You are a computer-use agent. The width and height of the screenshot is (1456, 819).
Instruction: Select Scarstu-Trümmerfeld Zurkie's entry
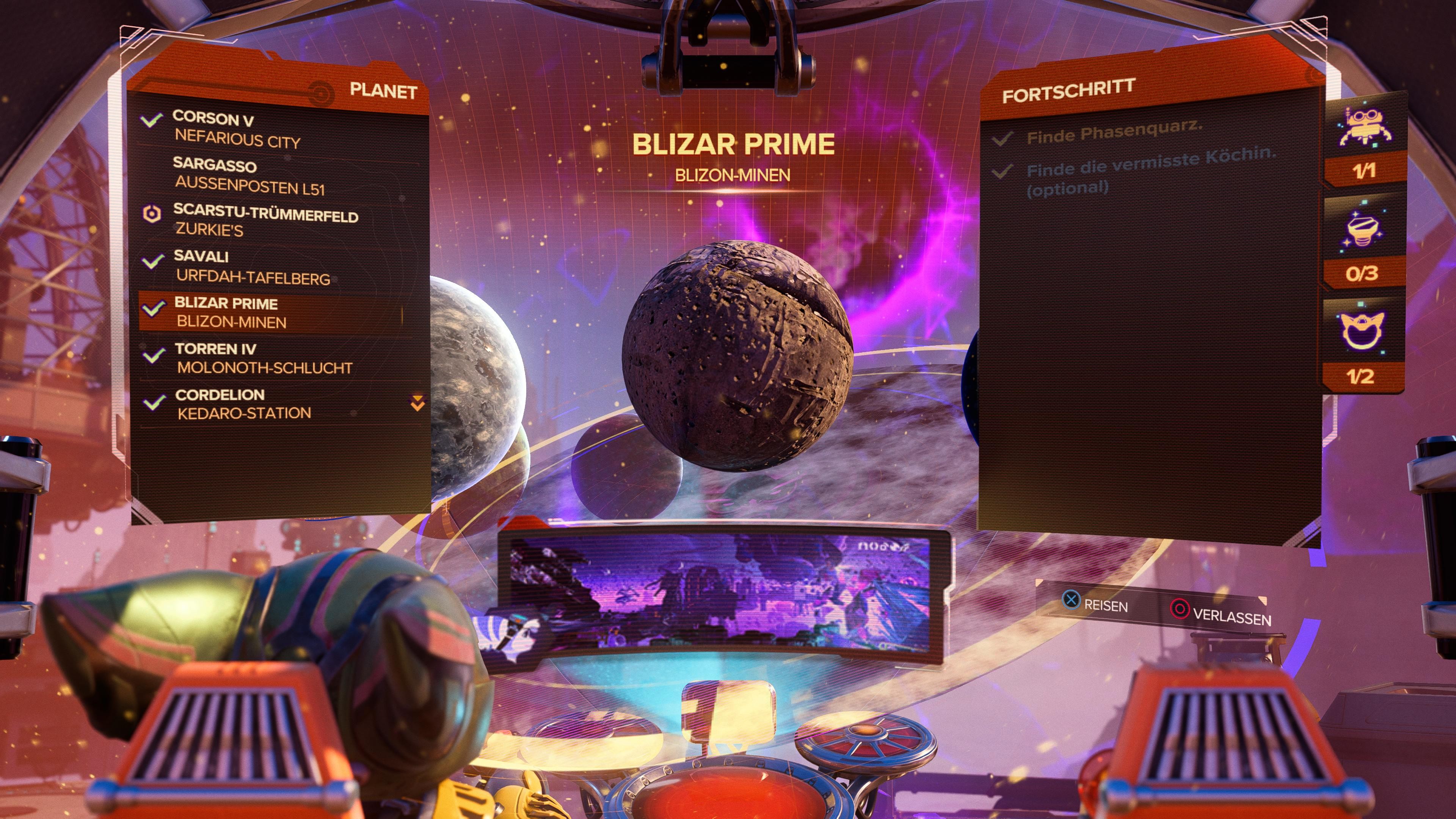266,220
